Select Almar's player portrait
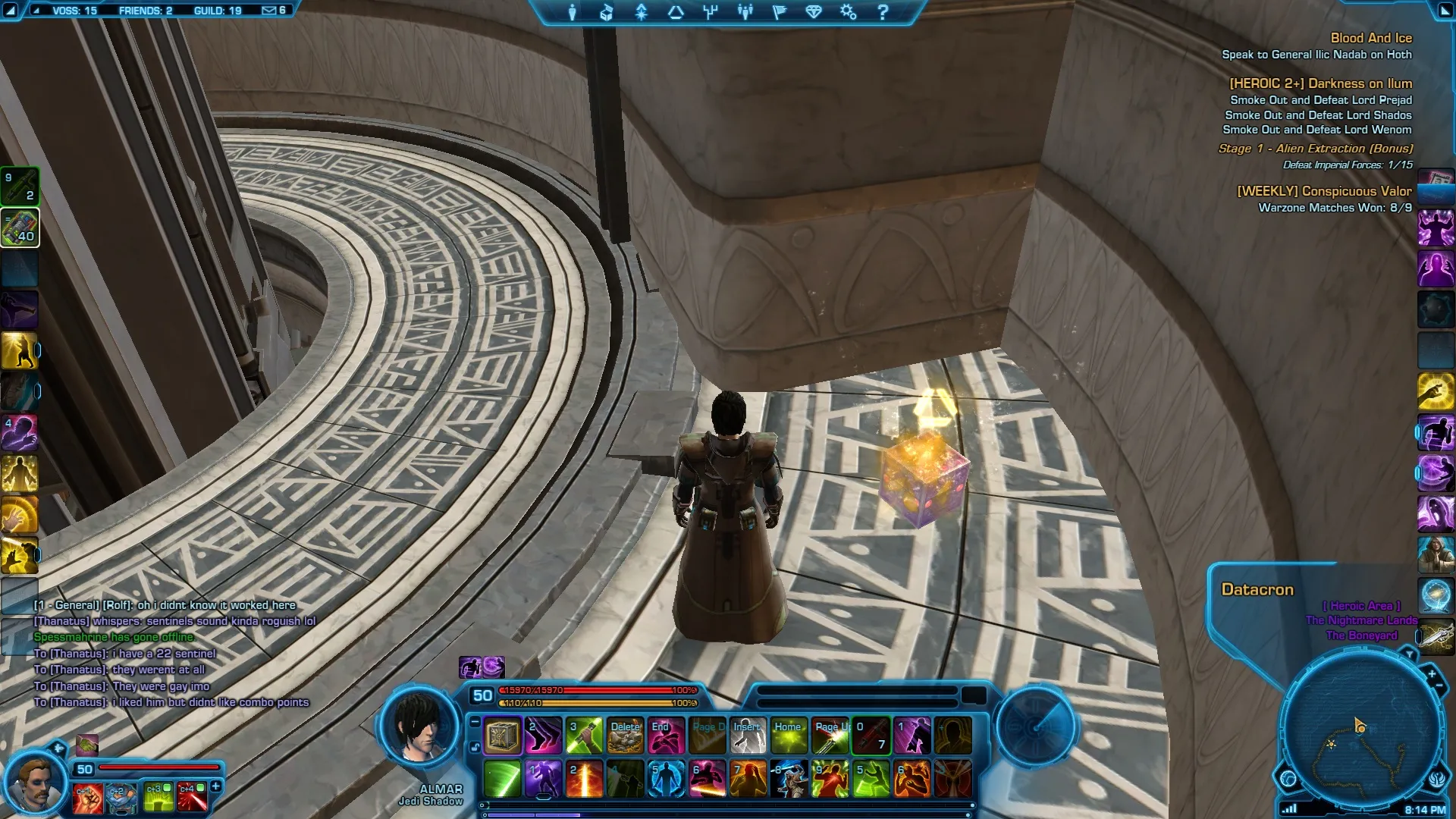1456x819 pixels. click(x=420, y=728)
